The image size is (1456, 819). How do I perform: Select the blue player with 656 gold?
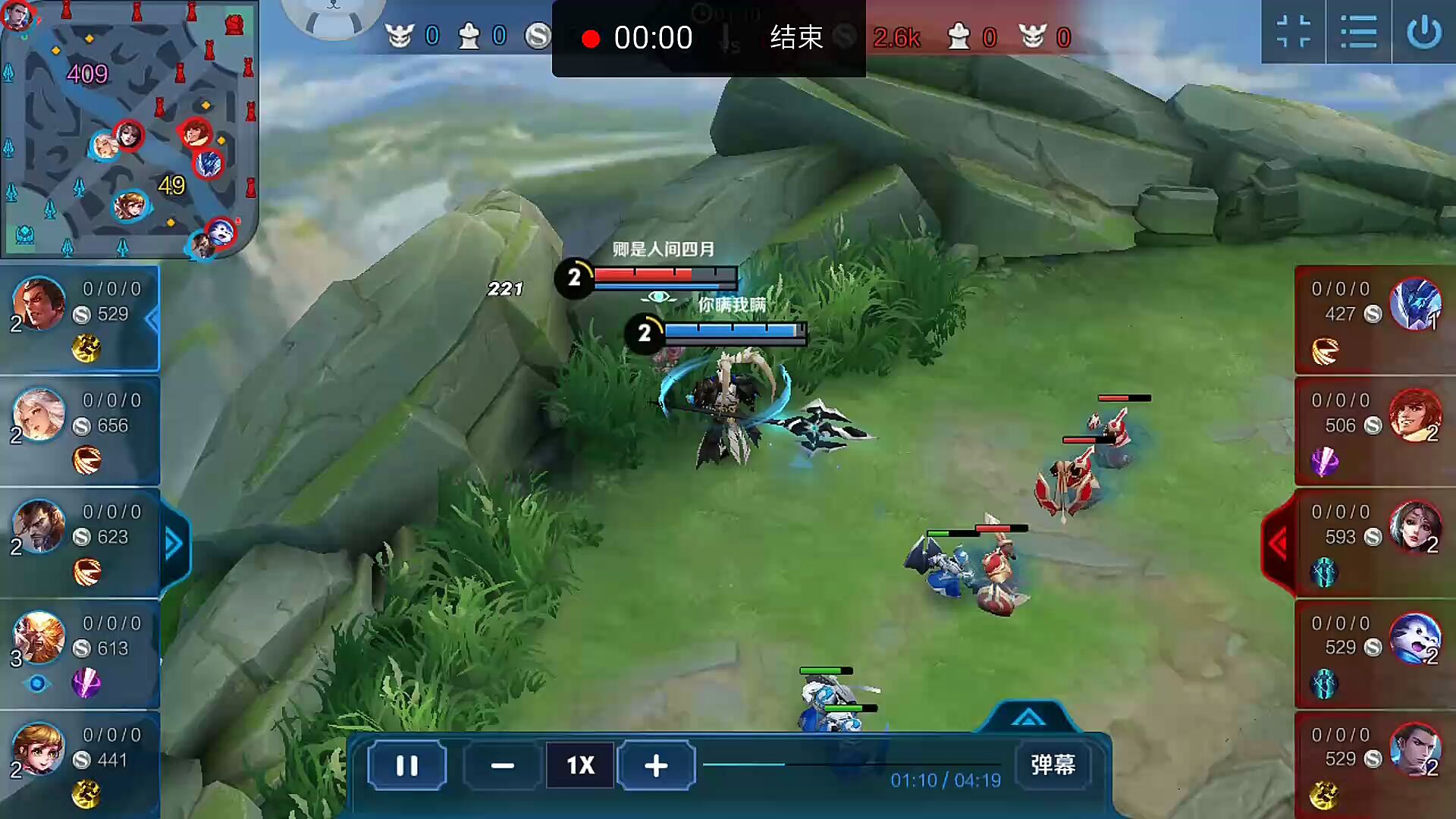(x=80, y=430)
